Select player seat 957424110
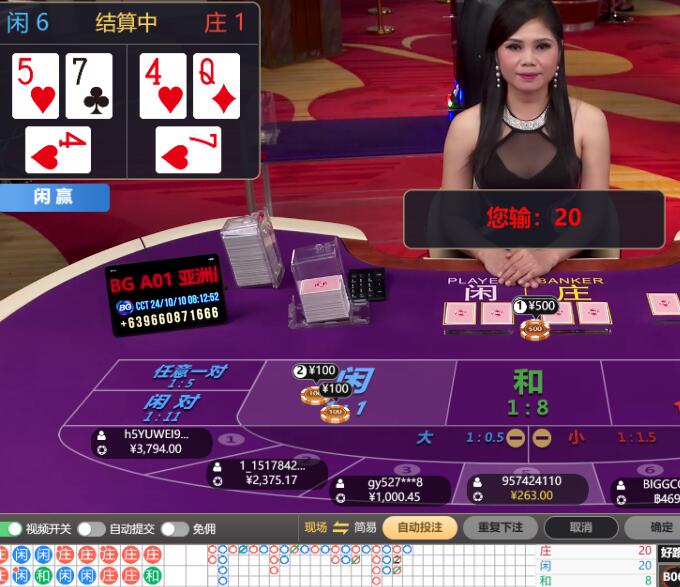 [x=530, y=488]
